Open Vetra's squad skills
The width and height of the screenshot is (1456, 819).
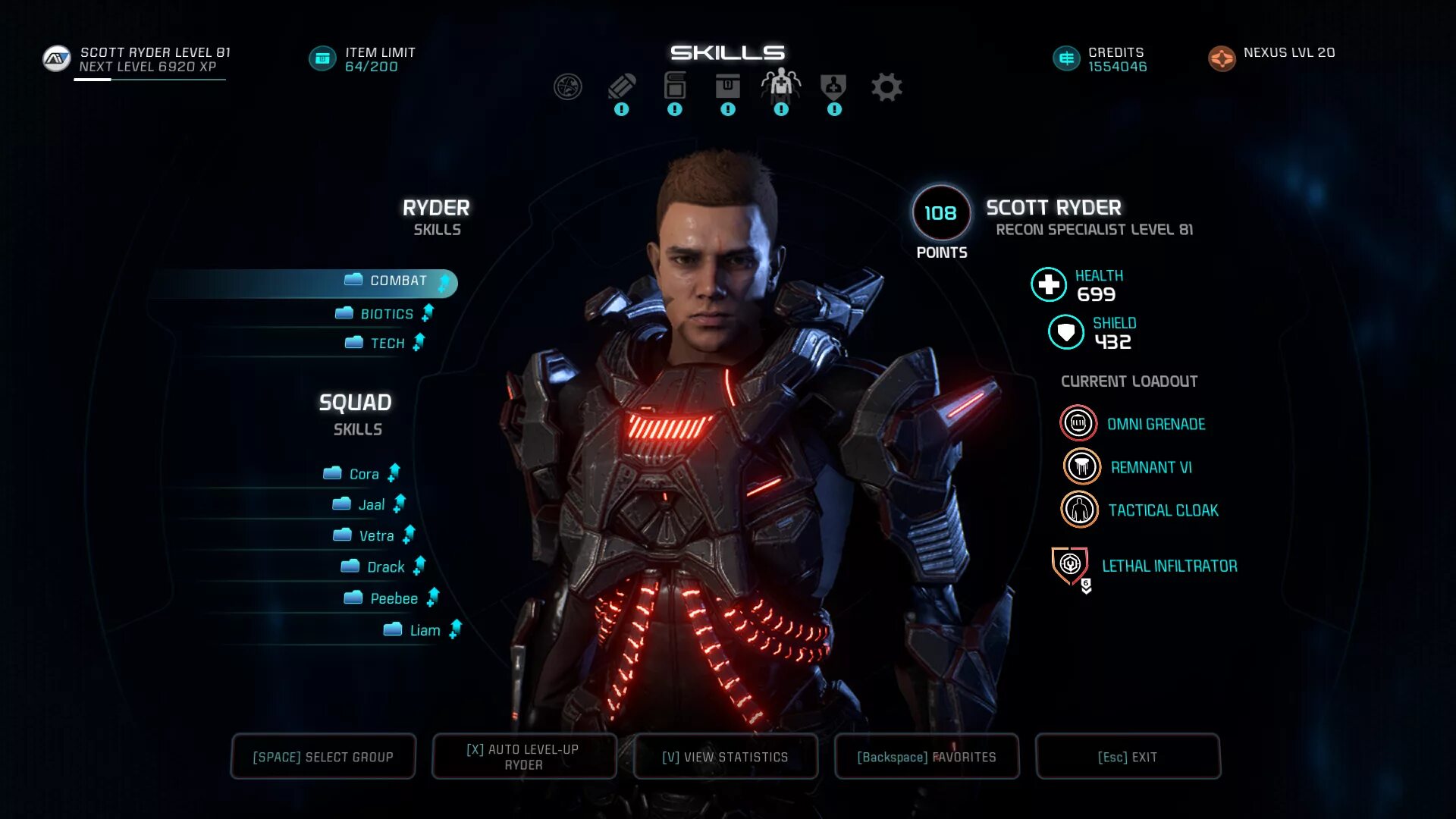click(375, 536)
